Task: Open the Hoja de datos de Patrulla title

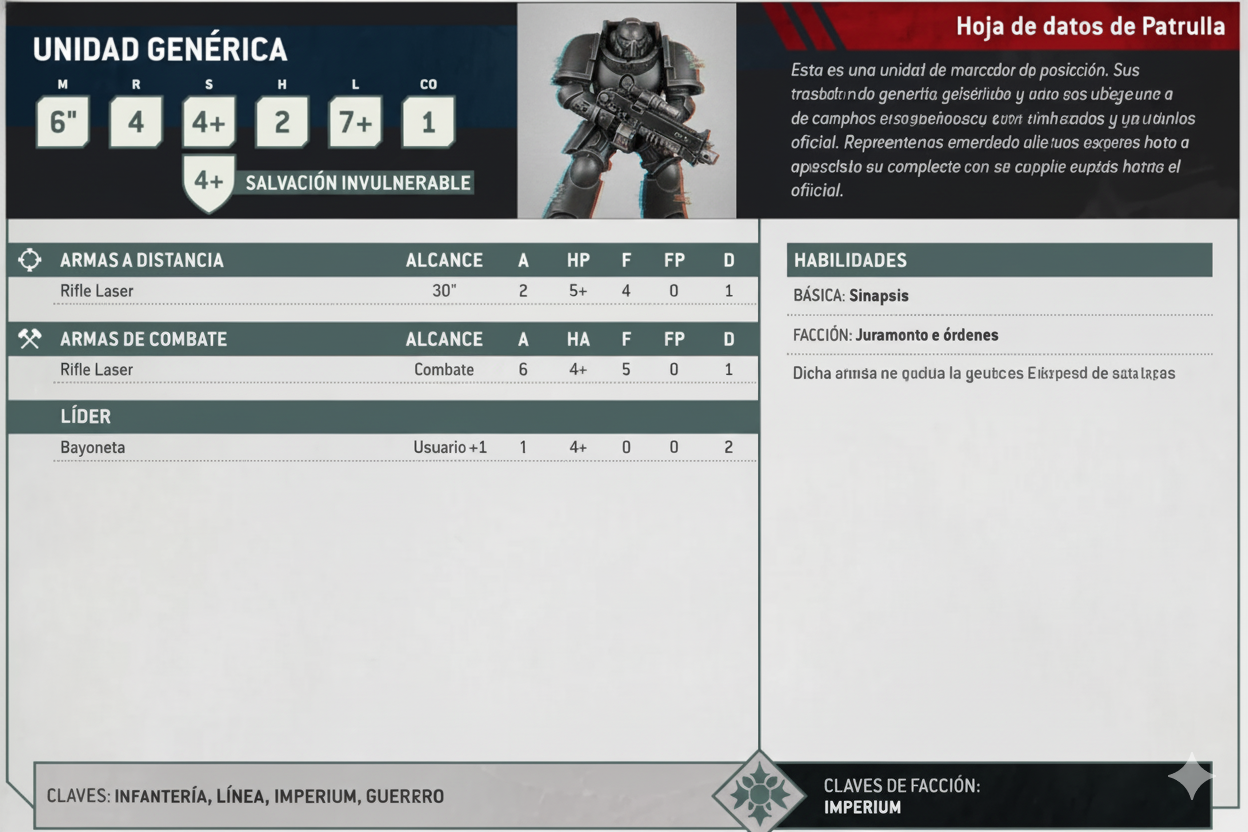Action: coord(1090,26)
